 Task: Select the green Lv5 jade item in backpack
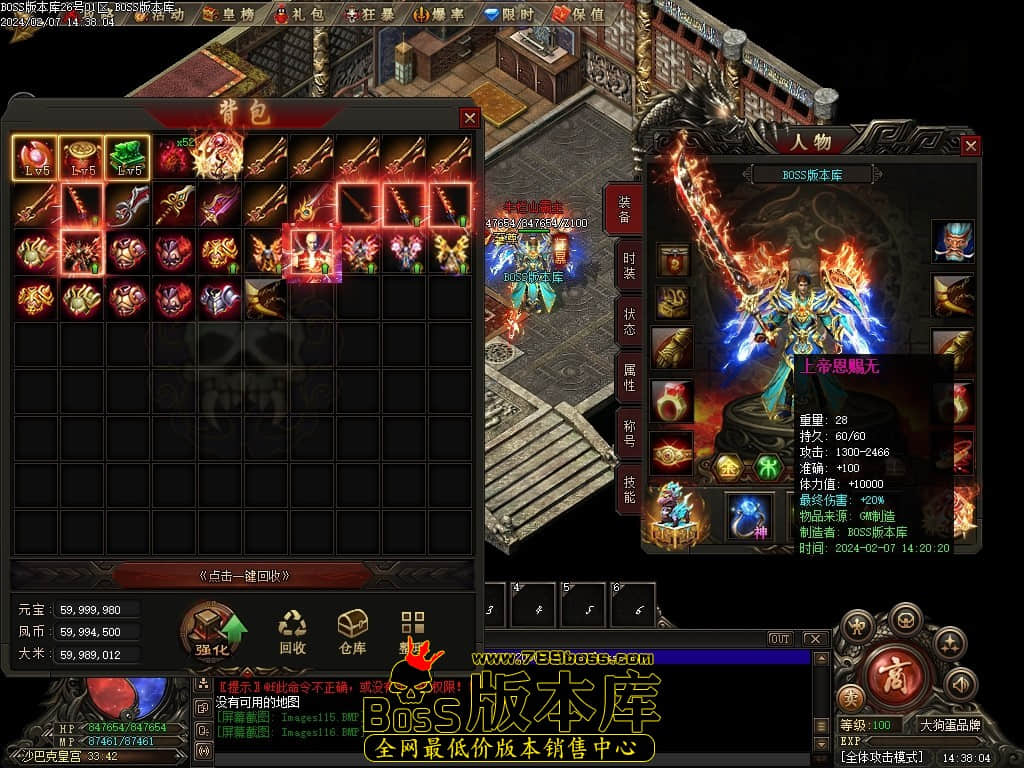tap(127, 157)
